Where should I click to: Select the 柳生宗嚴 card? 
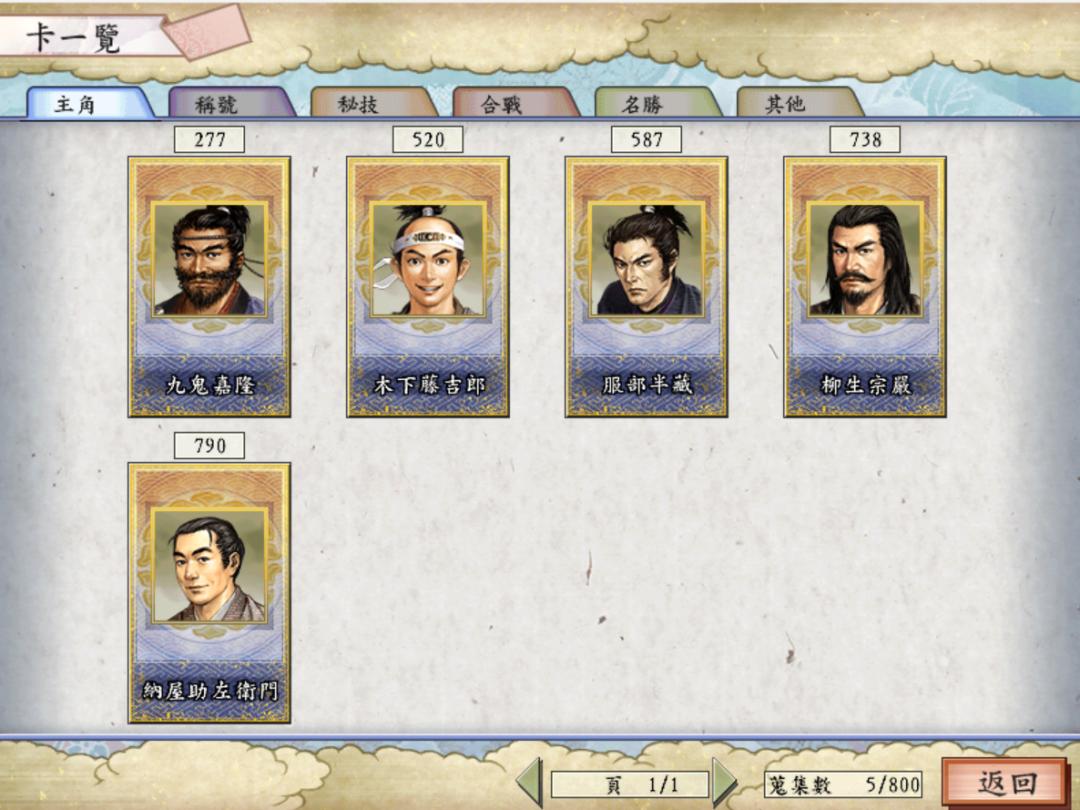(865, 286)
